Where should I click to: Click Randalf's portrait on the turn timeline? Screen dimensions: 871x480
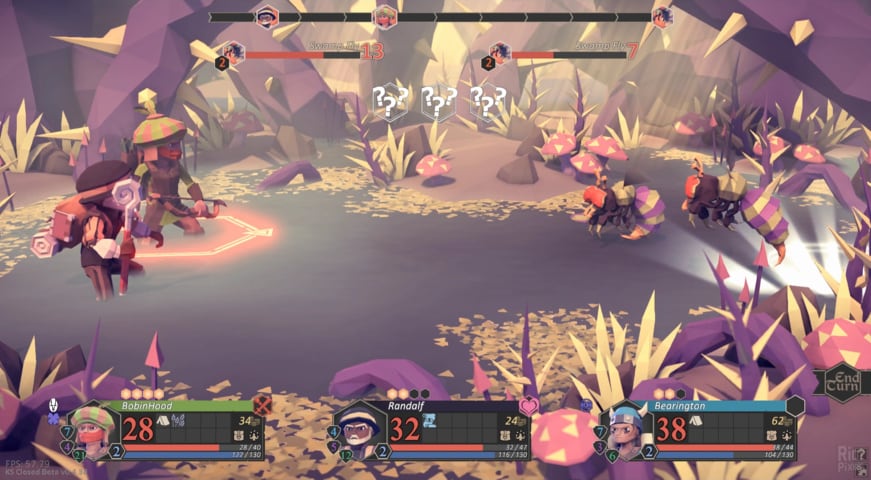pyautogui.click(x=267, y=16)
